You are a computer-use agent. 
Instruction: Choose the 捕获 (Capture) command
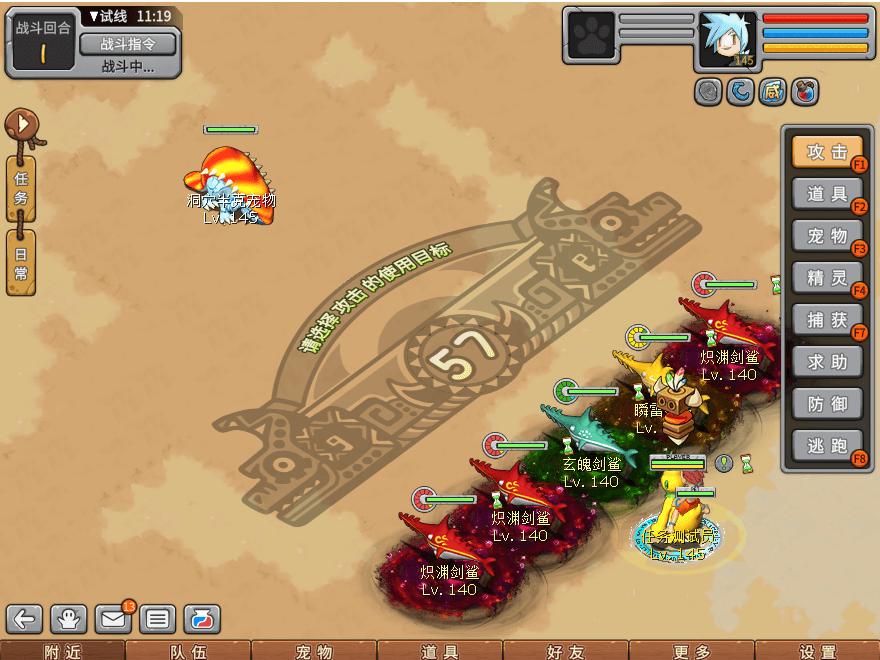tap(827, 319)
